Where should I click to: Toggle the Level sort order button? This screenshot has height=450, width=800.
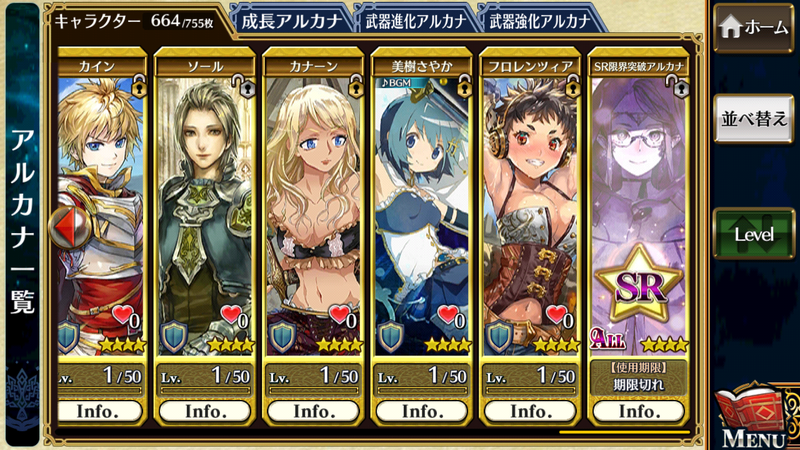pos(752,233)
